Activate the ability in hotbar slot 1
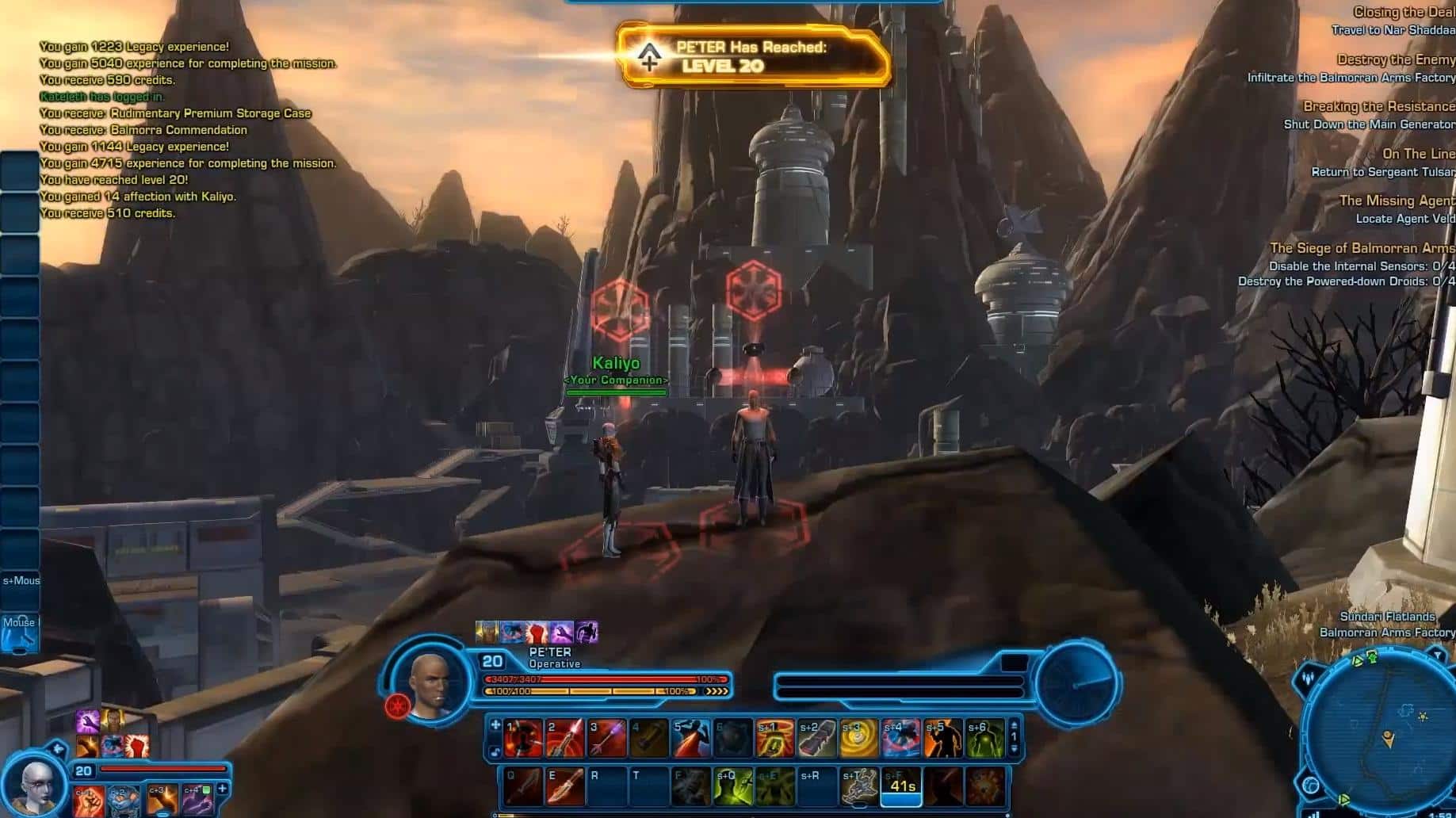 [x=523, y=739]
